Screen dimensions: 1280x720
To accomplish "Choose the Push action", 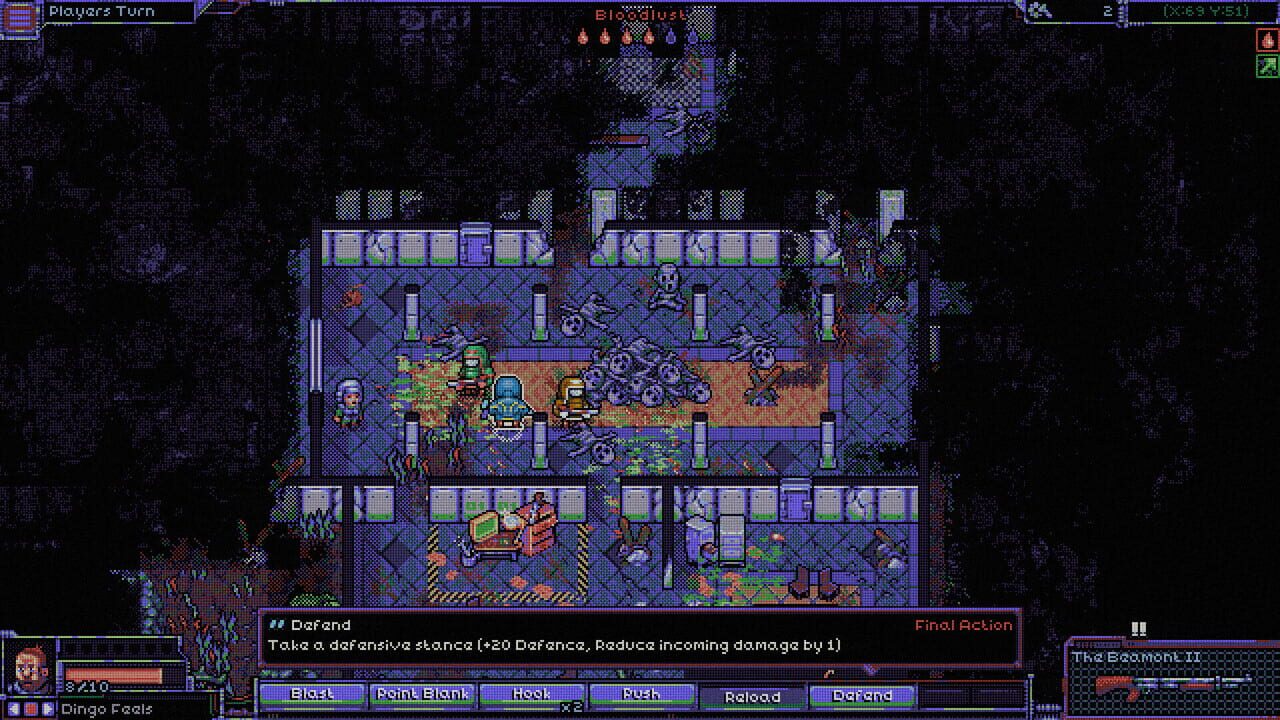I will (x=642, y=695).
